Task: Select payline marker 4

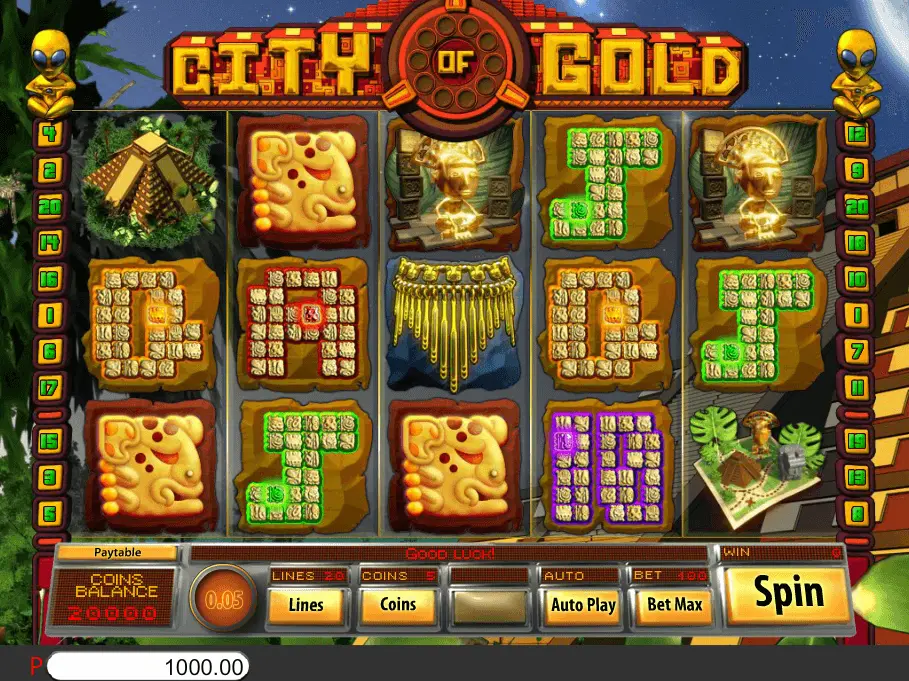Action: click(x=48, y=132)
